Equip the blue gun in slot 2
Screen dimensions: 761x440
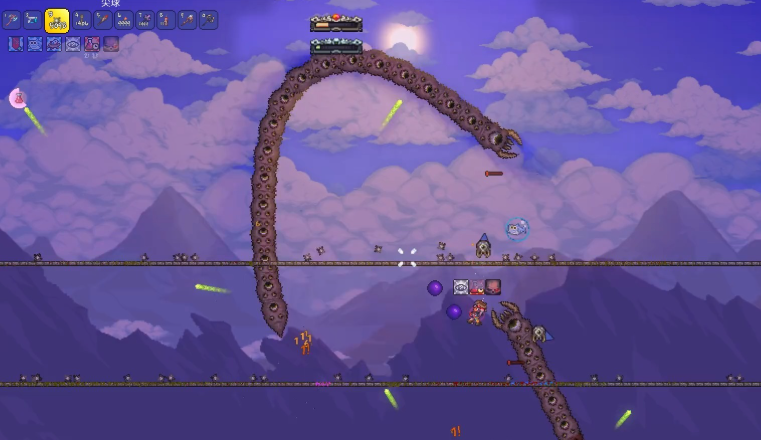click(33, 19)
